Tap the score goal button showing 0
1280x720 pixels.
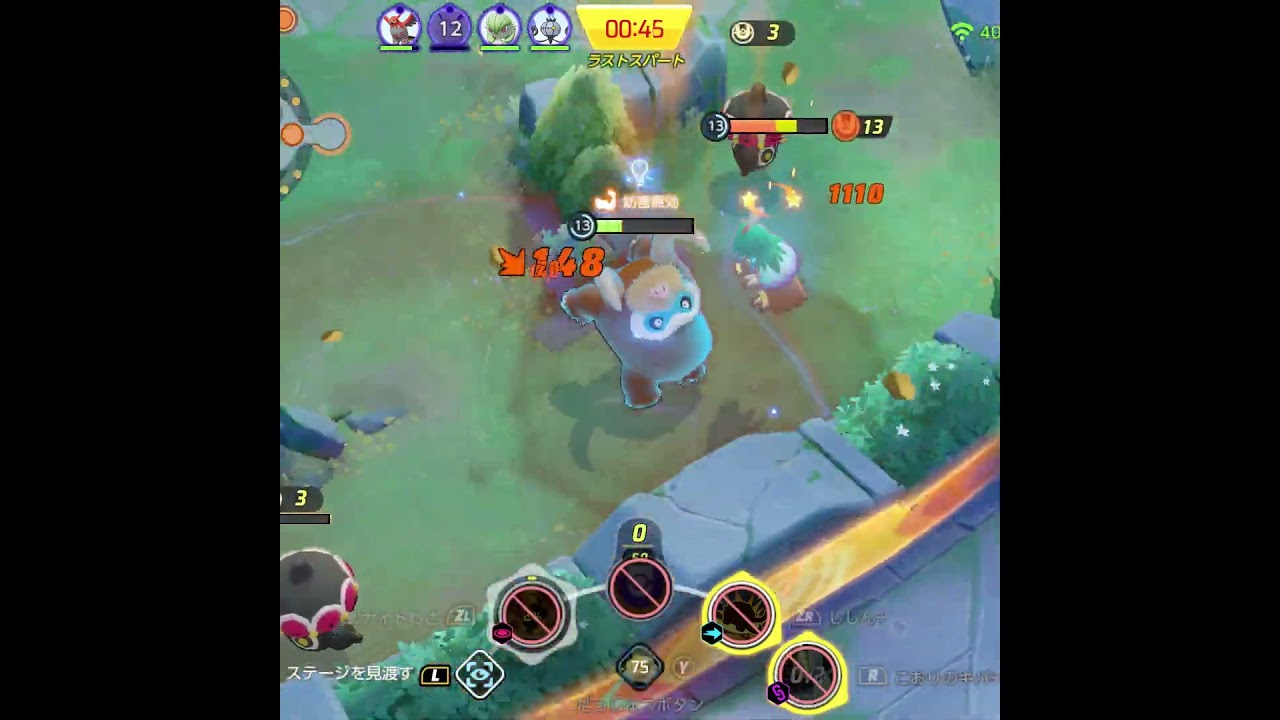(640, 588)
